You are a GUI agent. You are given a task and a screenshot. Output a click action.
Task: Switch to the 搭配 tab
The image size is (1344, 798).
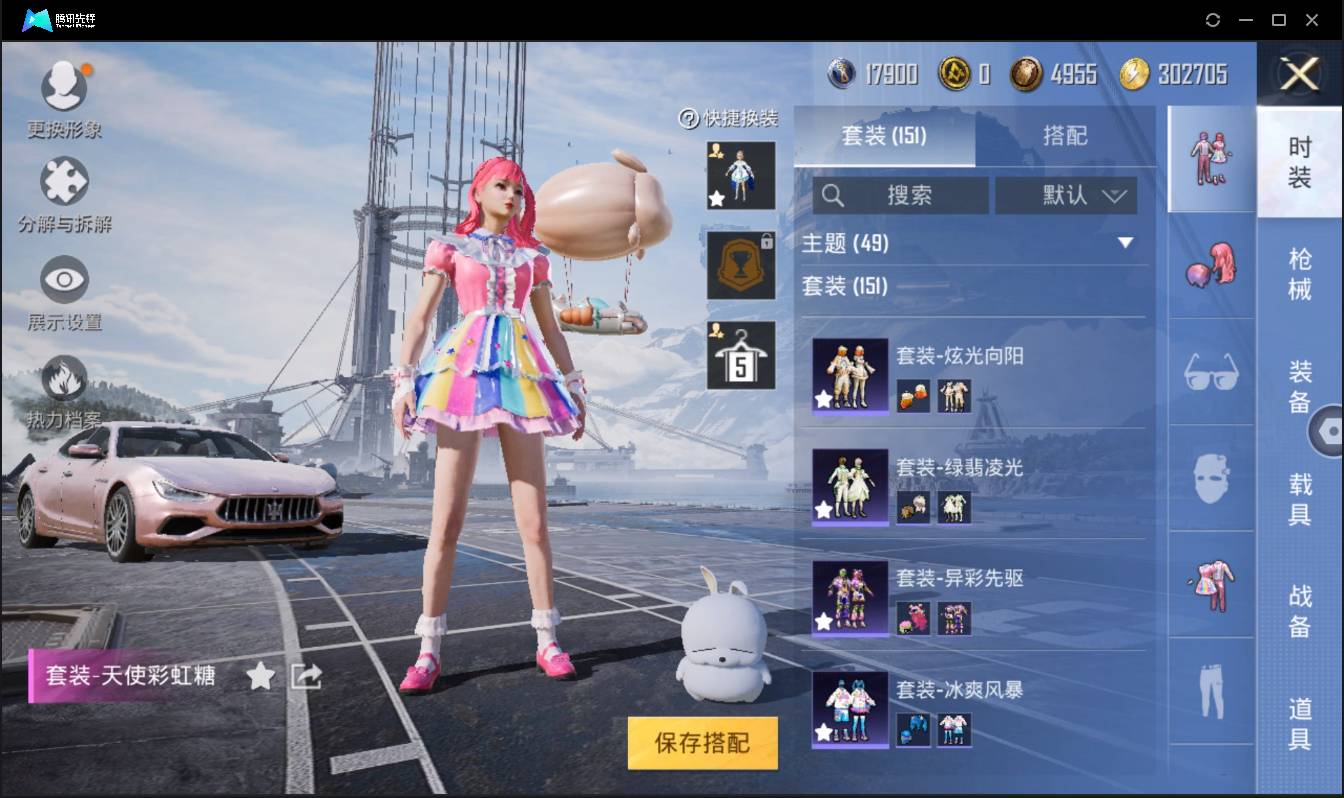[x=1066, y=135]
